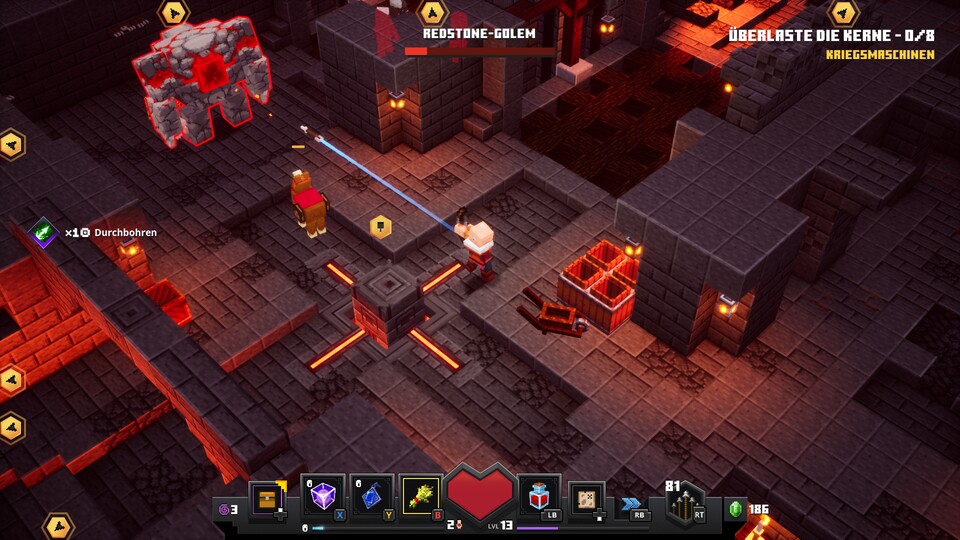Open the inventory chest icon
Screen dimensions: 960x540
pyautogui.click(x=268, y=497)
